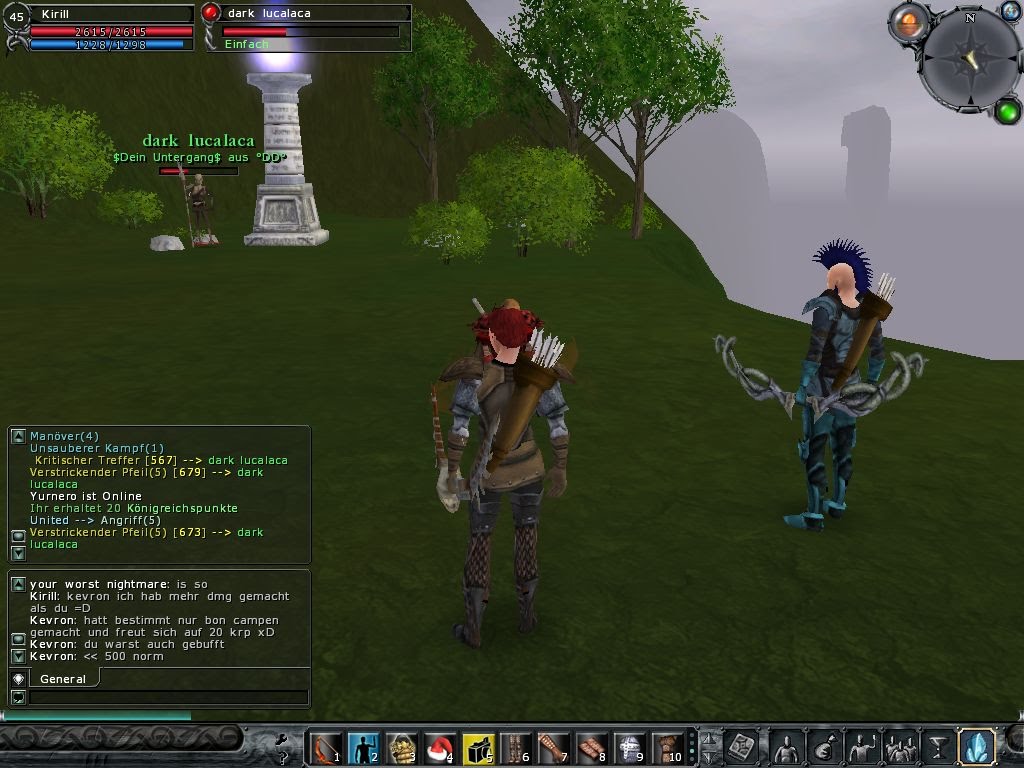Activate the yellow icon in hotbar slot 5
The image size is (1024, 768).
(478, 748)
